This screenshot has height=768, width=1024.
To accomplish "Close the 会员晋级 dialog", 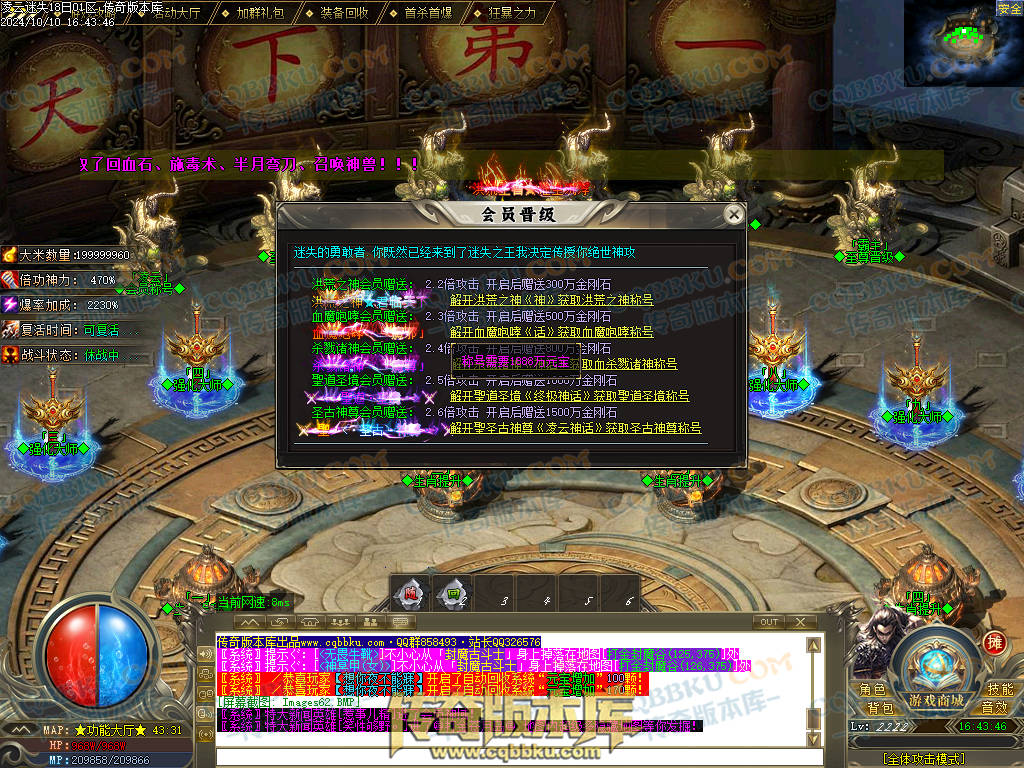I will (x=734, y=214).
